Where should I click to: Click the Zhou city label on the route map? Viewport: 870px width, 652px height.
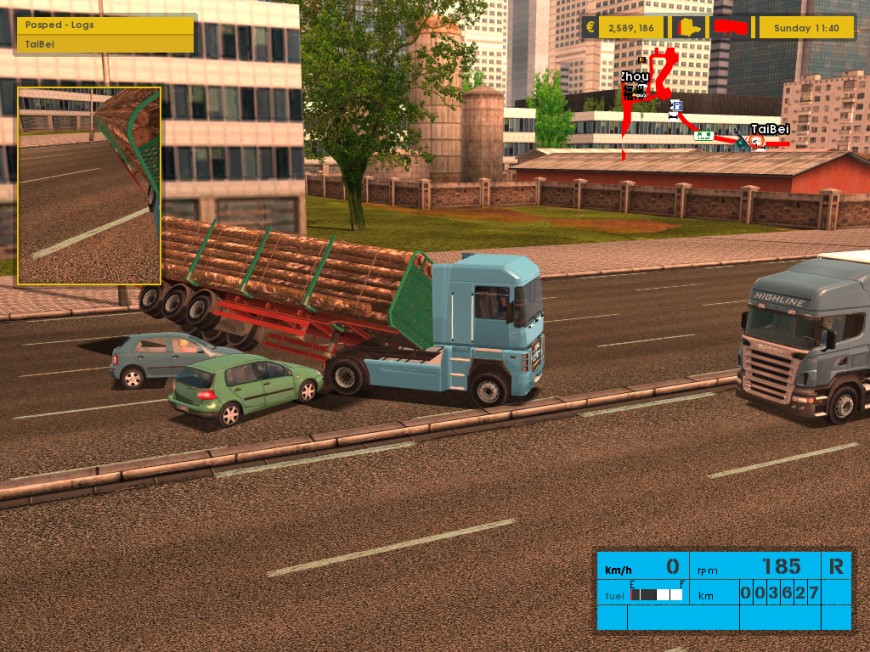pyautogui.click(x=634, y=76)
